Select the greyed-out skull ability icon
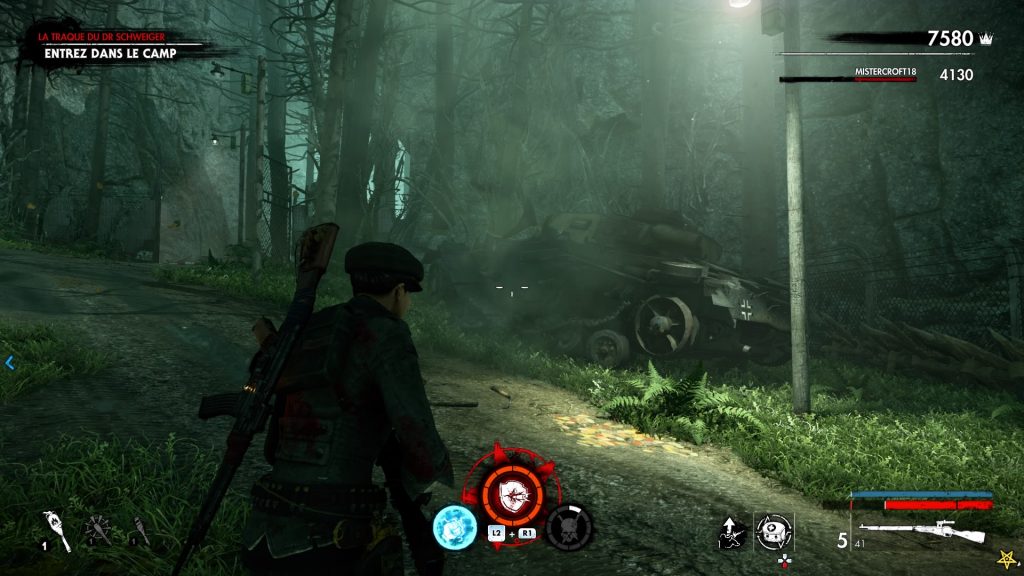 570,527
